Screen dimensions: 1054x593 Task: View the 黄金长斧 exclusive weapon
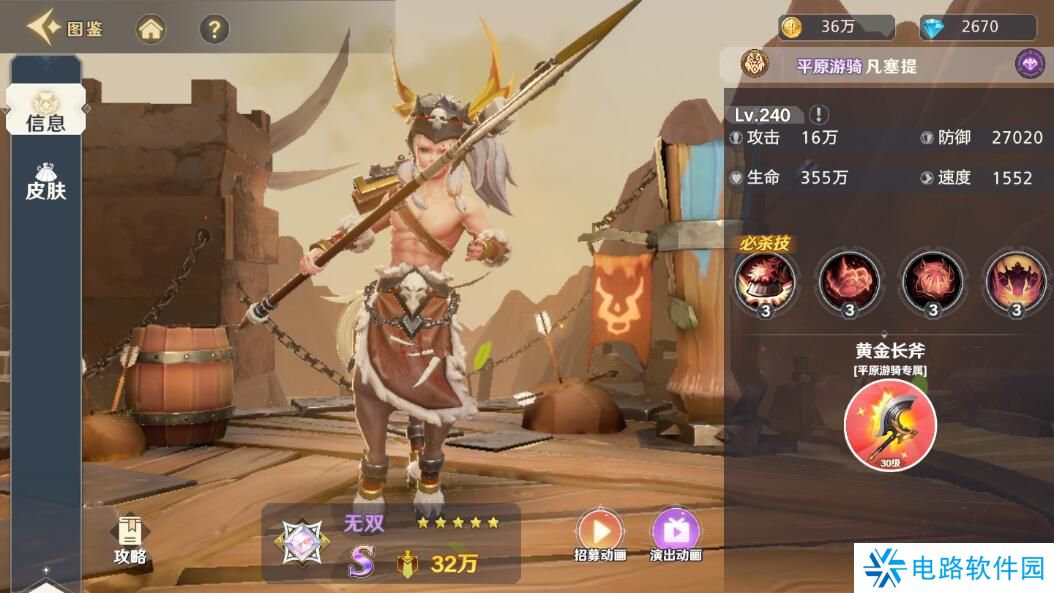point(890,424)
